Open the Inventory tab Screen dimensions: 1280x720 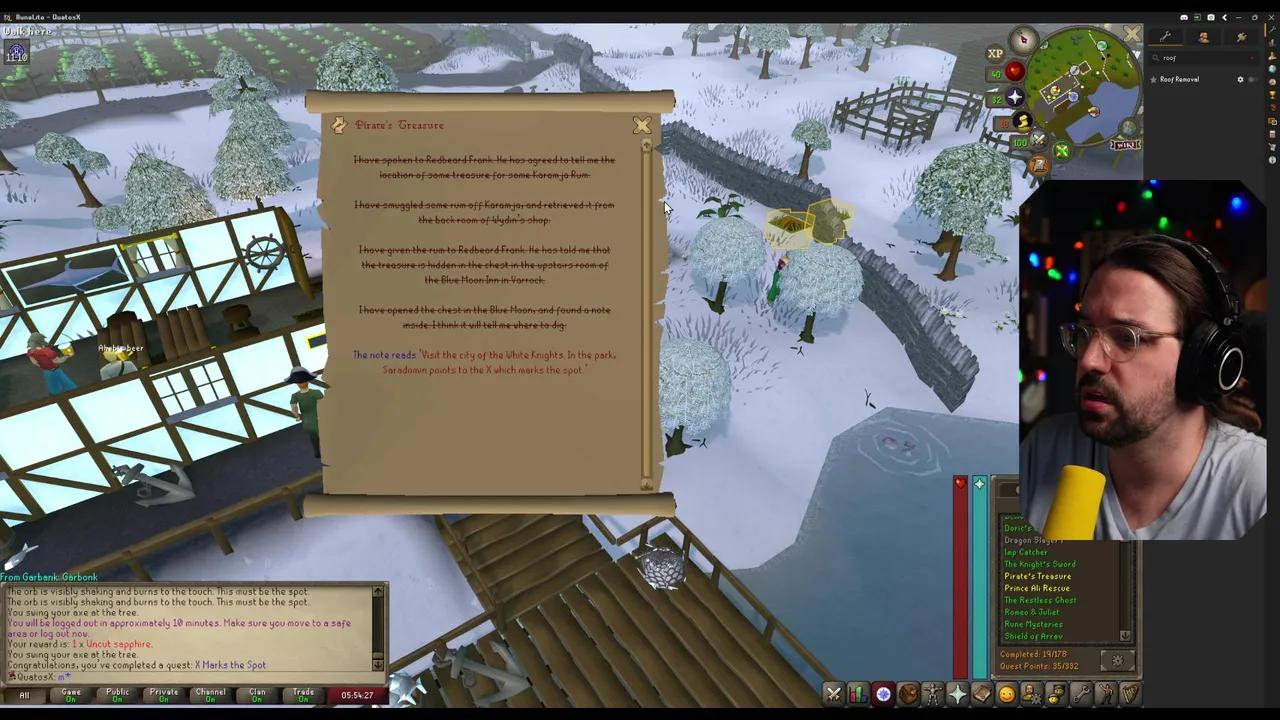point(909,692)
